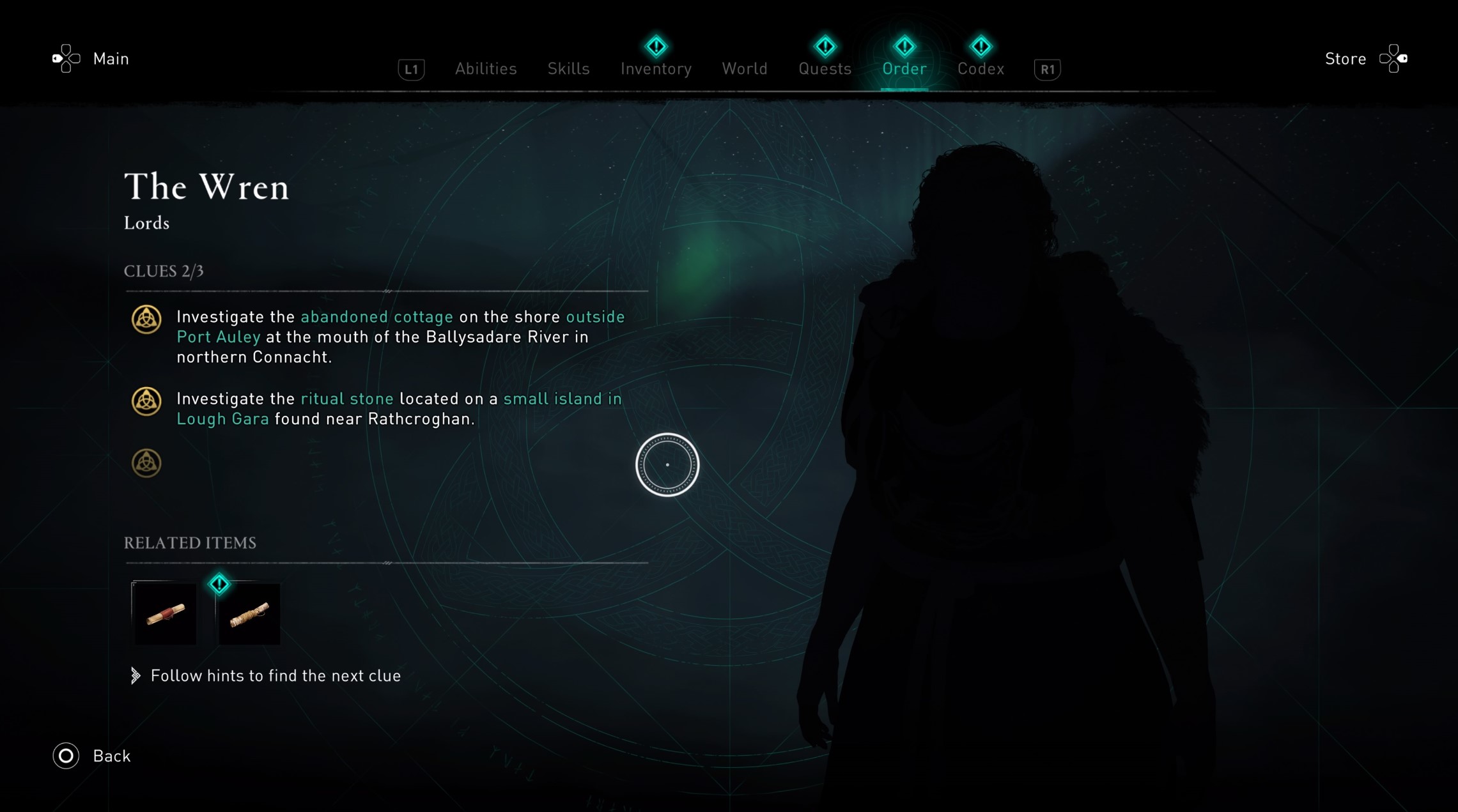The width and height of the screenshot is (1458, 812).
Task: Select the empty third clue marker
Action: tap(146, 463)
